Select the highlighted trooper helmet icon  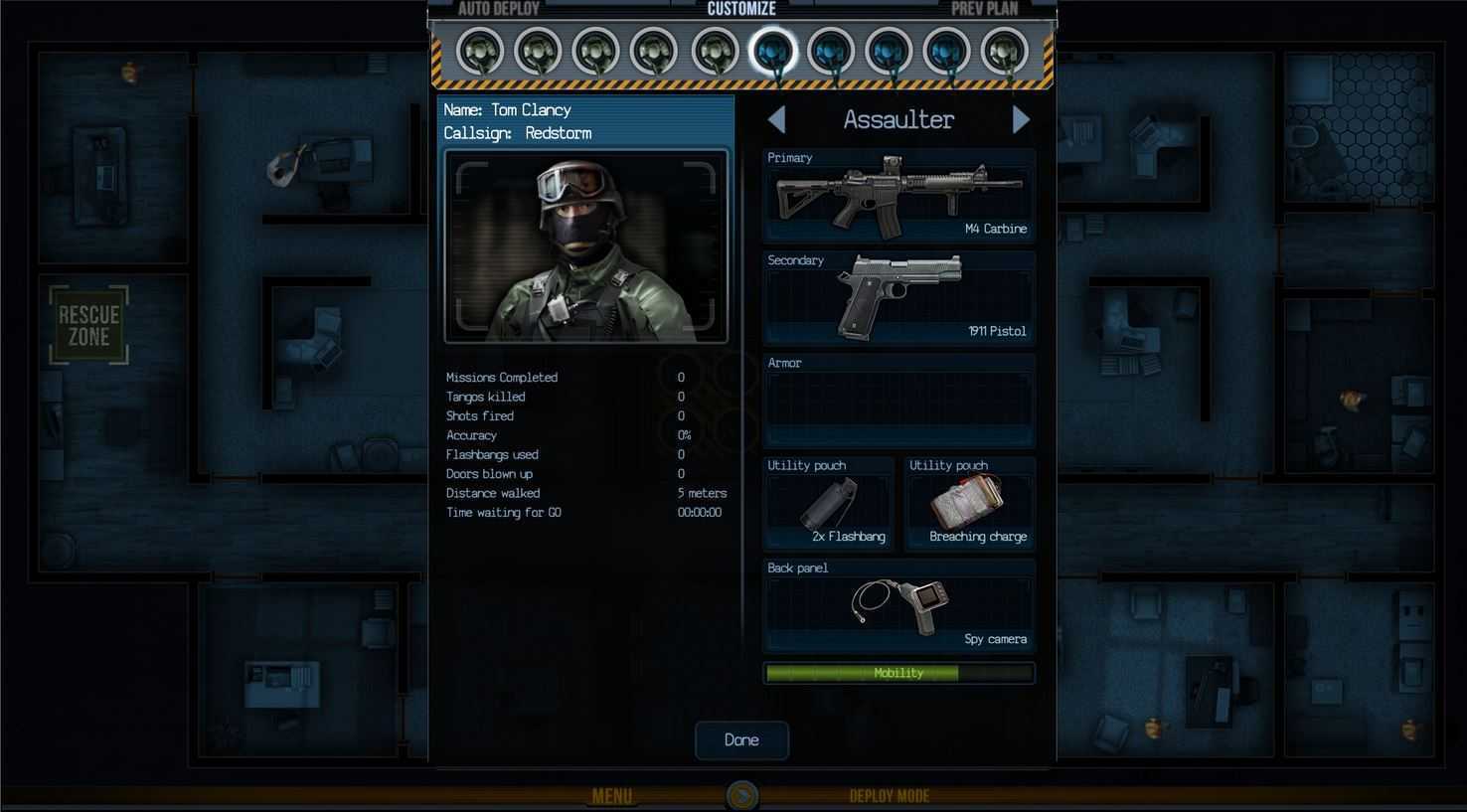[x=772, y=51]
